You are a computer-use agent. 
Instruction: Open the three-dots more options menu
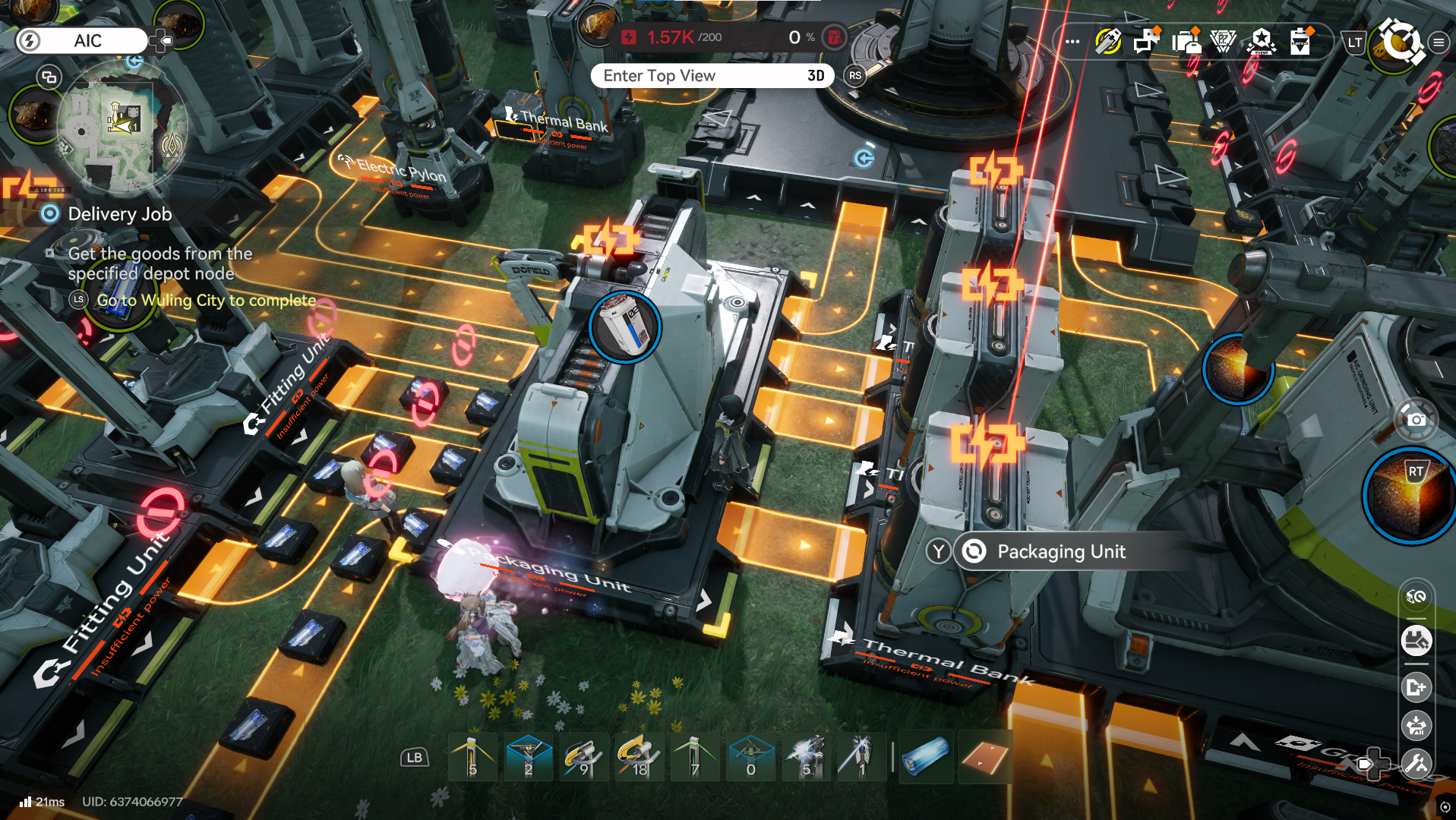[1072, 42]
